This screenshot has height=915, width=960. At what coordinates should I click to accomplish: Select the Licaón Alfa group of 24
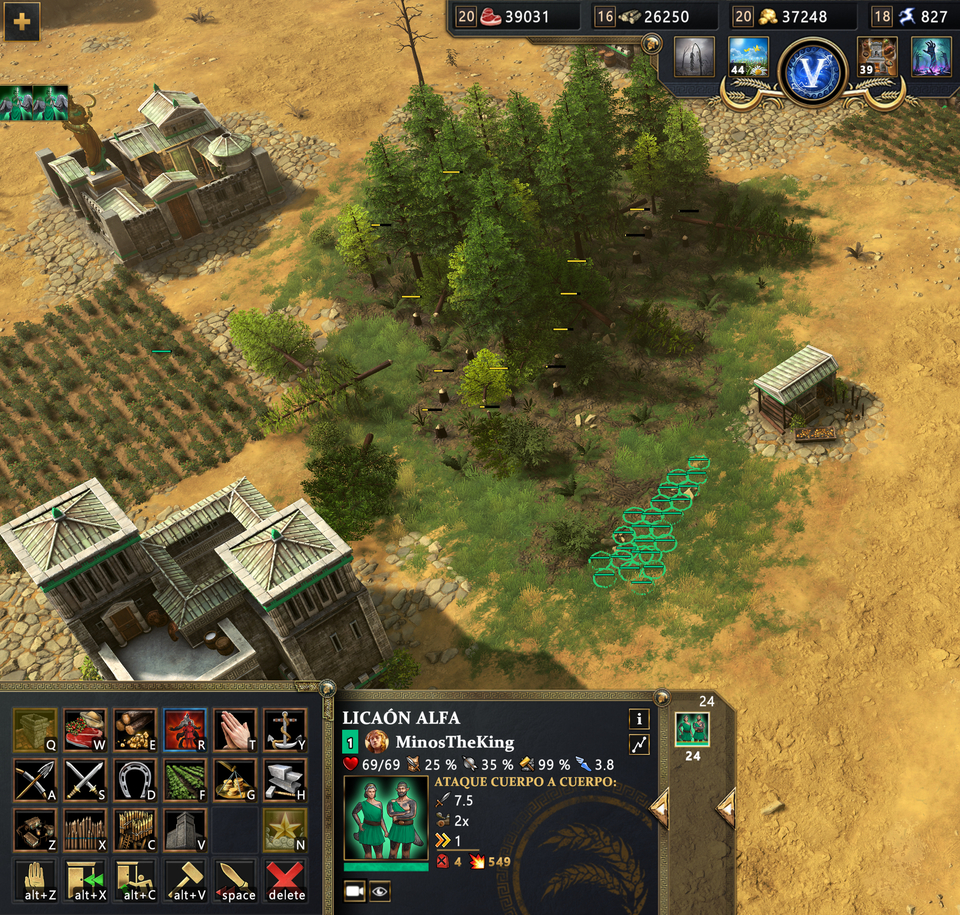coord(691,728)
